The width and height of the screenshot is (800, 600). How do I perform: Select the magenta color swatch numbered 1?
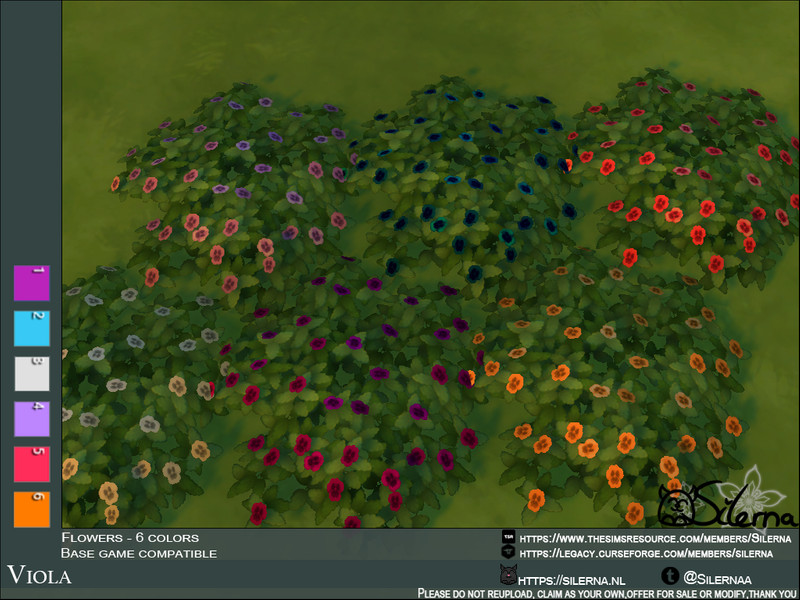(31, 283)
